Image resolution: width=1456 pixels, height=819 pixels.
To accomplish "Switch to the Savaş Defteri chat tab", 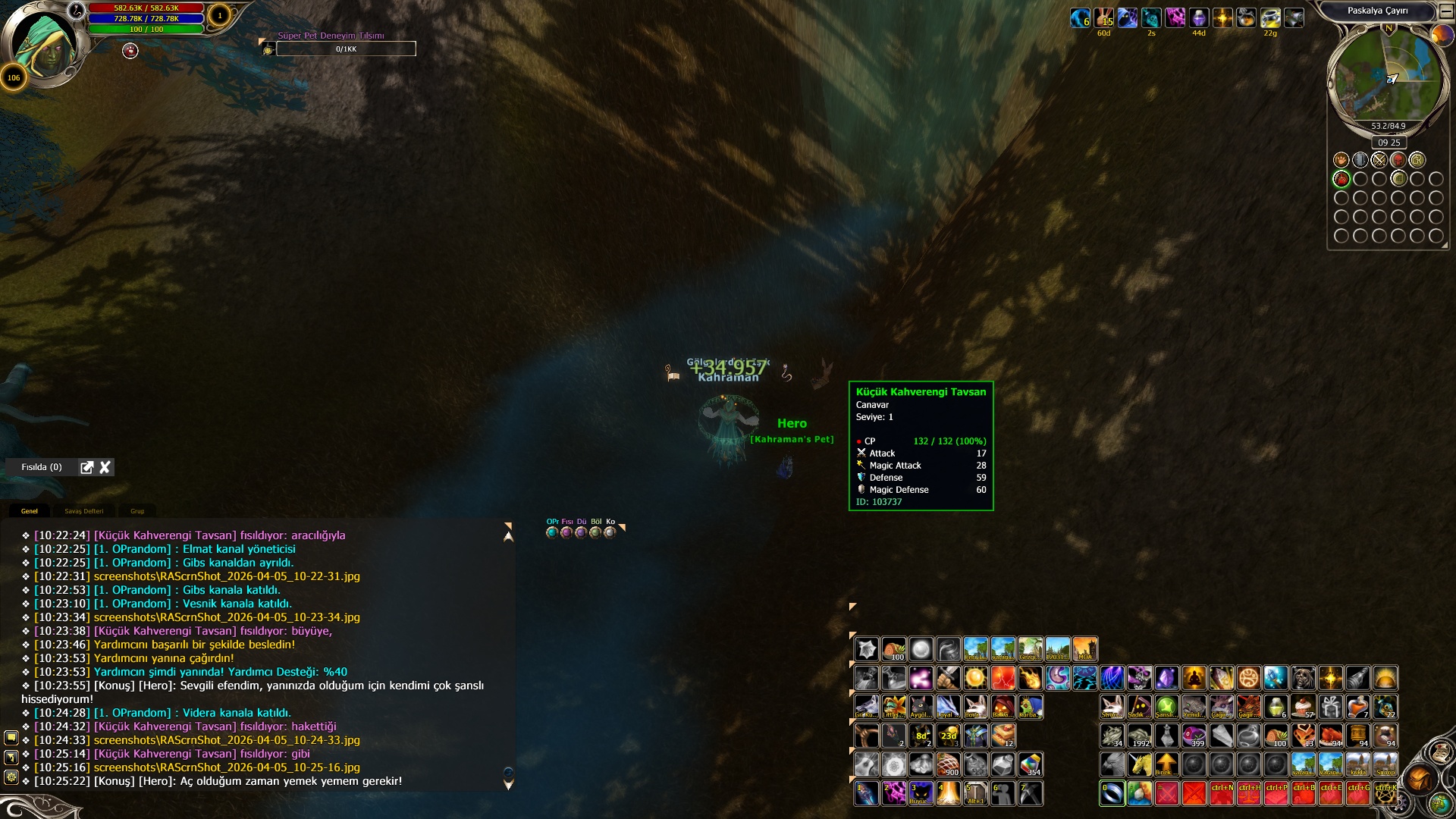I will coord(84,511).
